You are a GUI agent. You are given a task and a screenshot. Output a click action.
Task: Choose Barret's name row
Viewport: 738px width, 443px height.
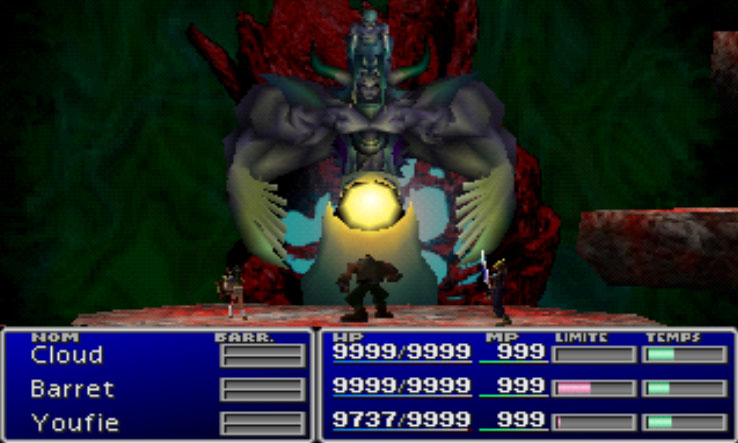[72, 389]
